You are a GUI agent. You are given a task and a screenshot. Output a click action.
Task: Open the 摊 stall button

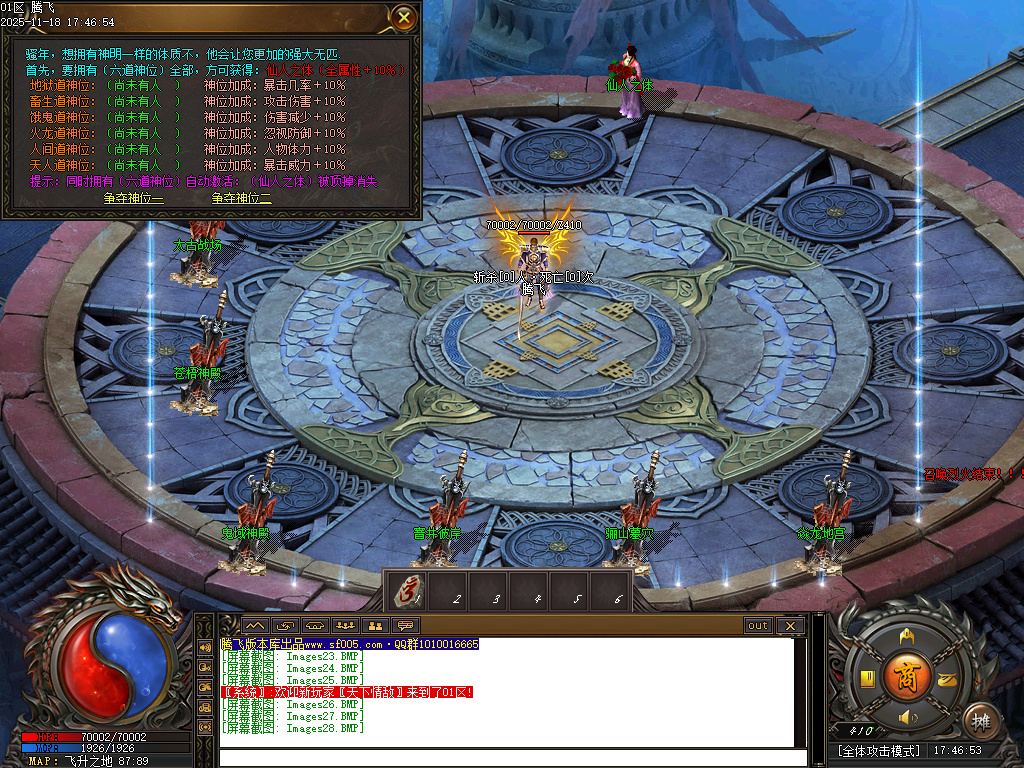pyautogui.click(x=981, y=720)
